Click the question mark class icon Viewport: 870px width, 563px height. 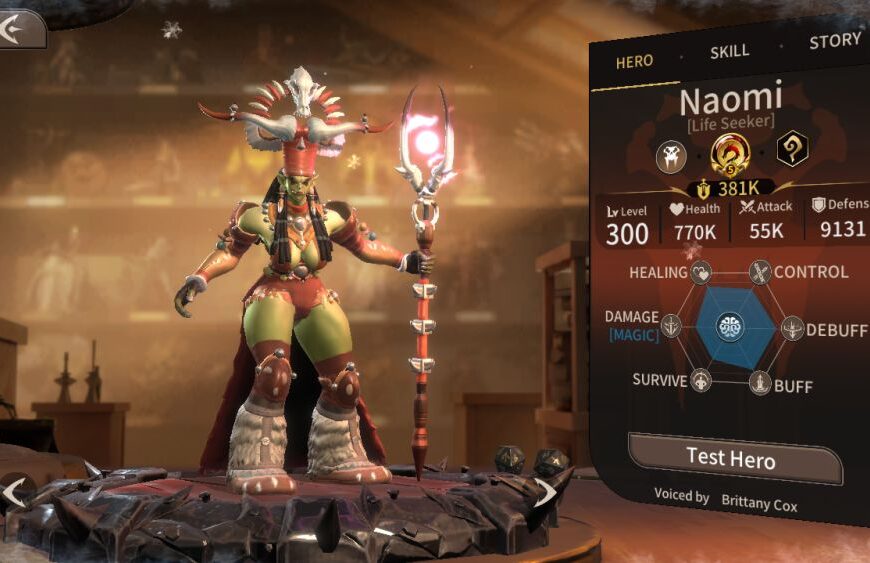pyautogui.click(x=792, y=149)
